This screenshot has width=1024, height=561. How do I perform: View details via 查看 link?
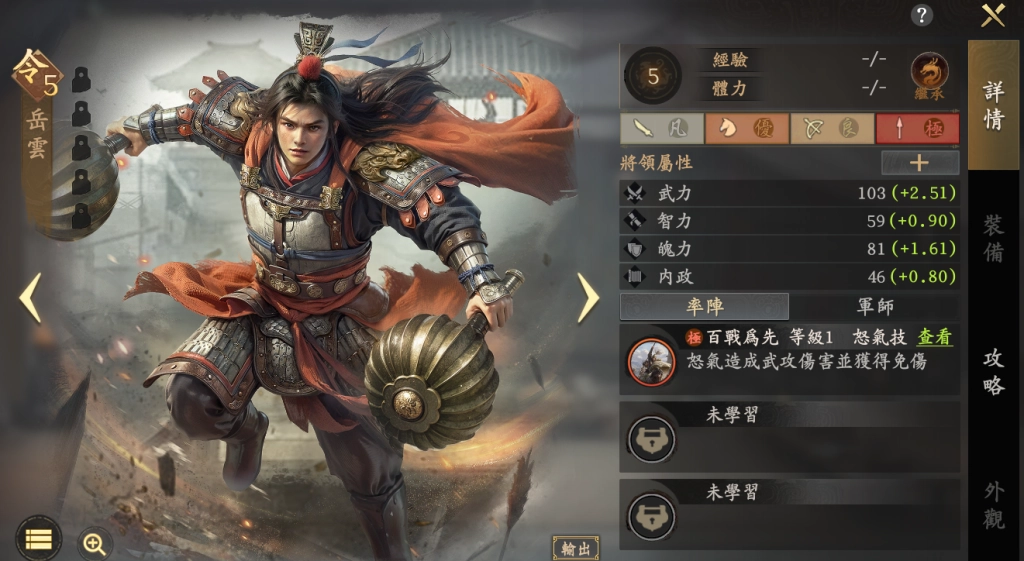click(935, 338)
